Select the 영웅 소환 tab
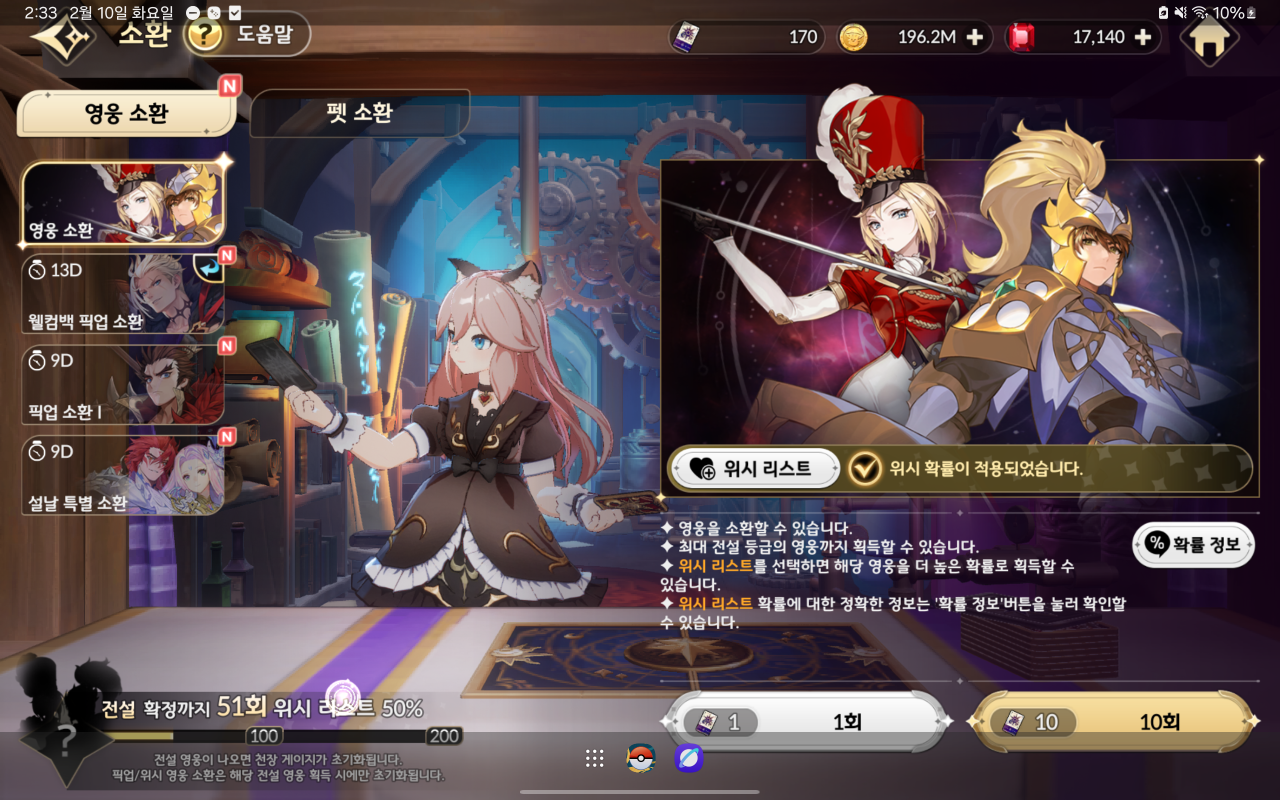1280x800 pixels. [x=126, y=112]
